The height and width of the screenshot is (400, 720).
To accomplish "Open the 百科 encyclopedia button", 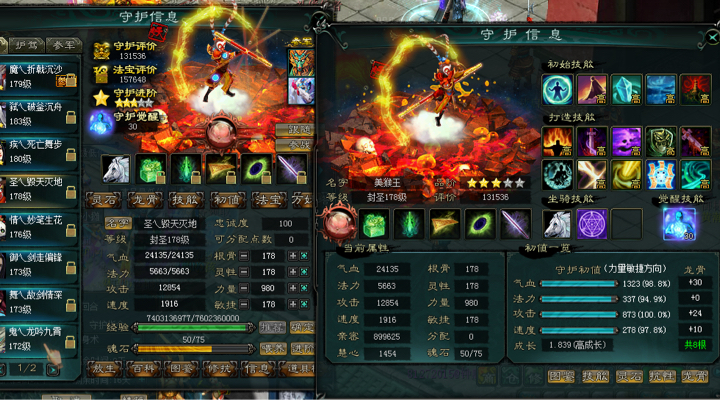I will pos(144,367).
